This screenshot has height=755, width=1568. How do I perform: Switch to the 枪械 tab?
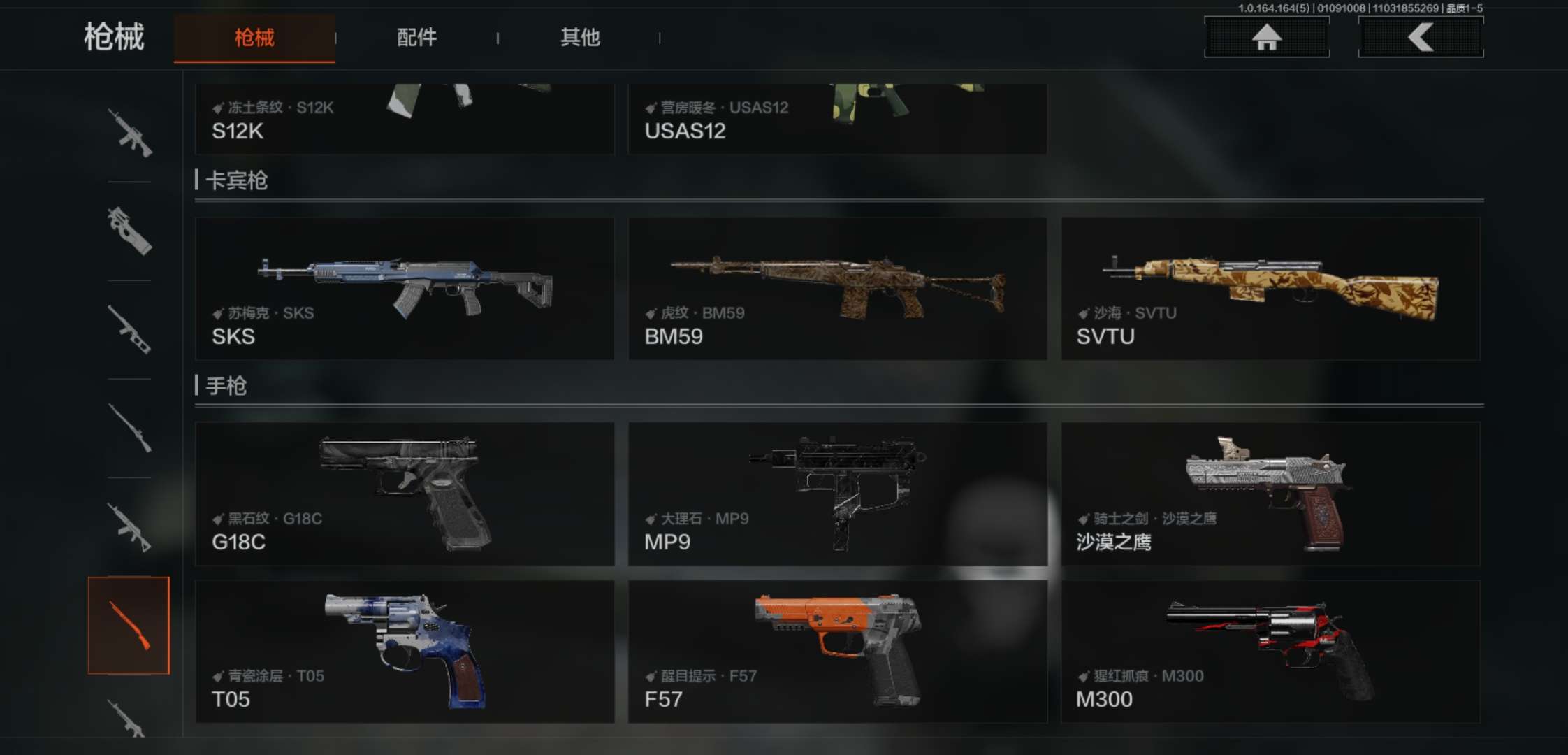254,38
